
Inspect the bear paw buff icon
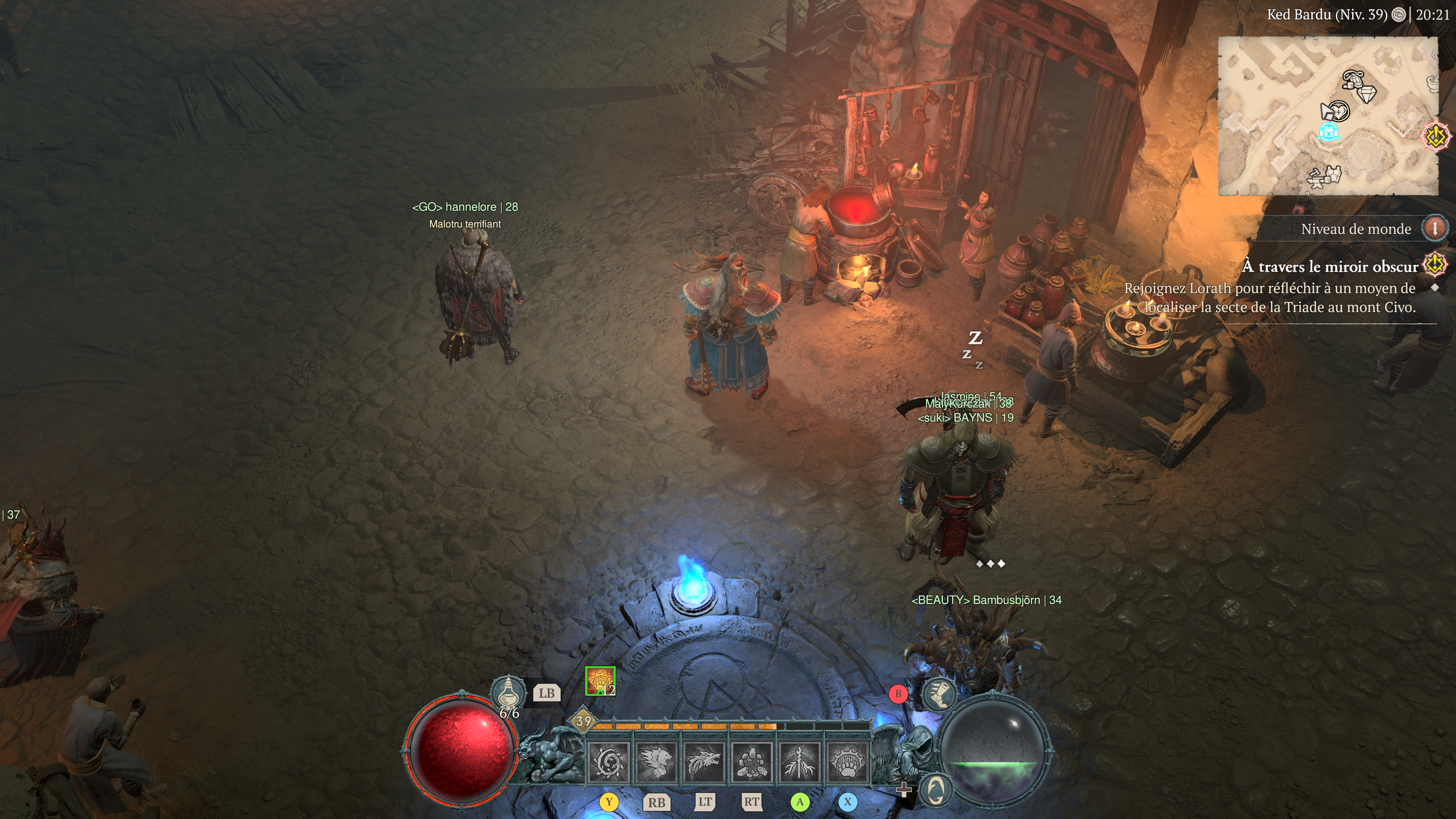click(x=600, y=681)
